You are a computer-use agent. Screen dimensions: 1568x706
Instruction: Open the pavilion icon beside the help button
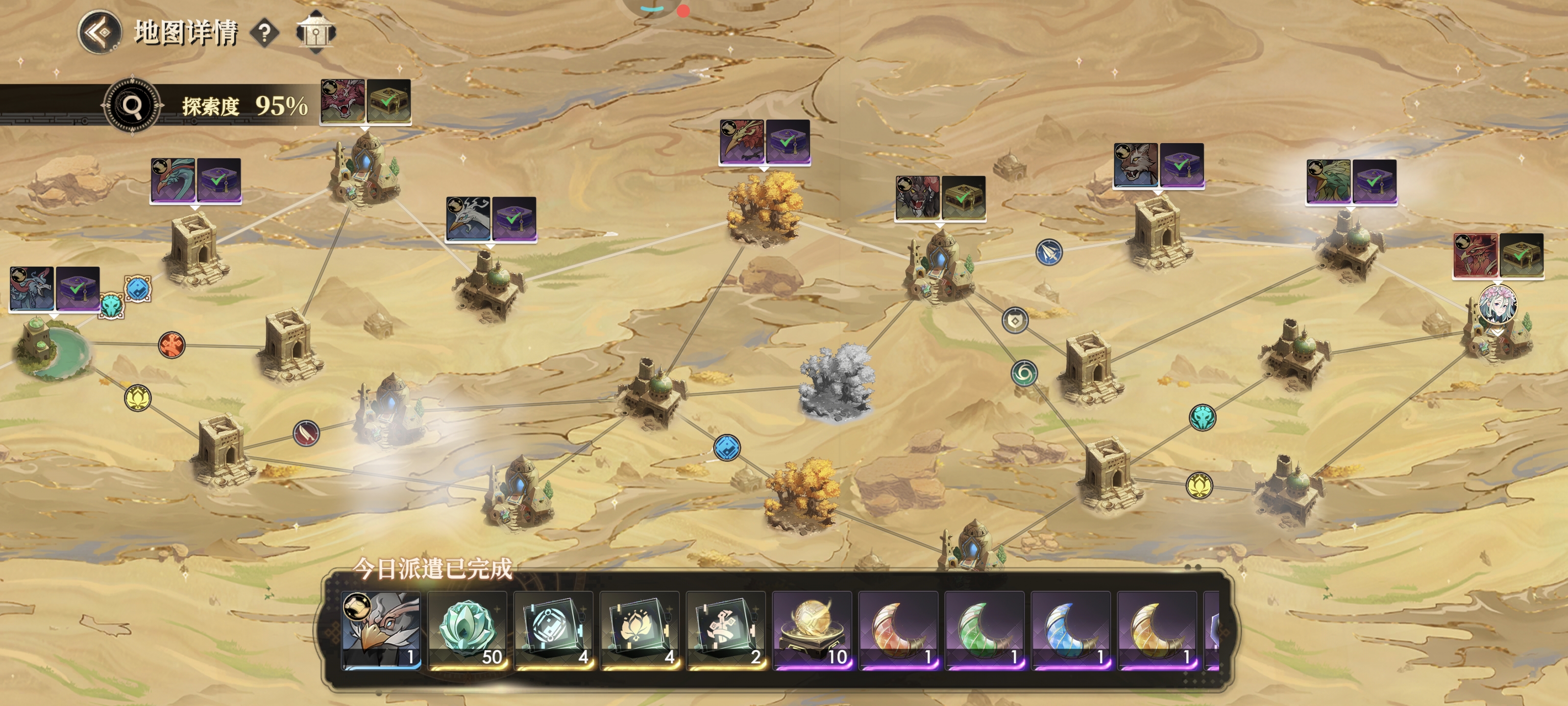click(315, 33)
